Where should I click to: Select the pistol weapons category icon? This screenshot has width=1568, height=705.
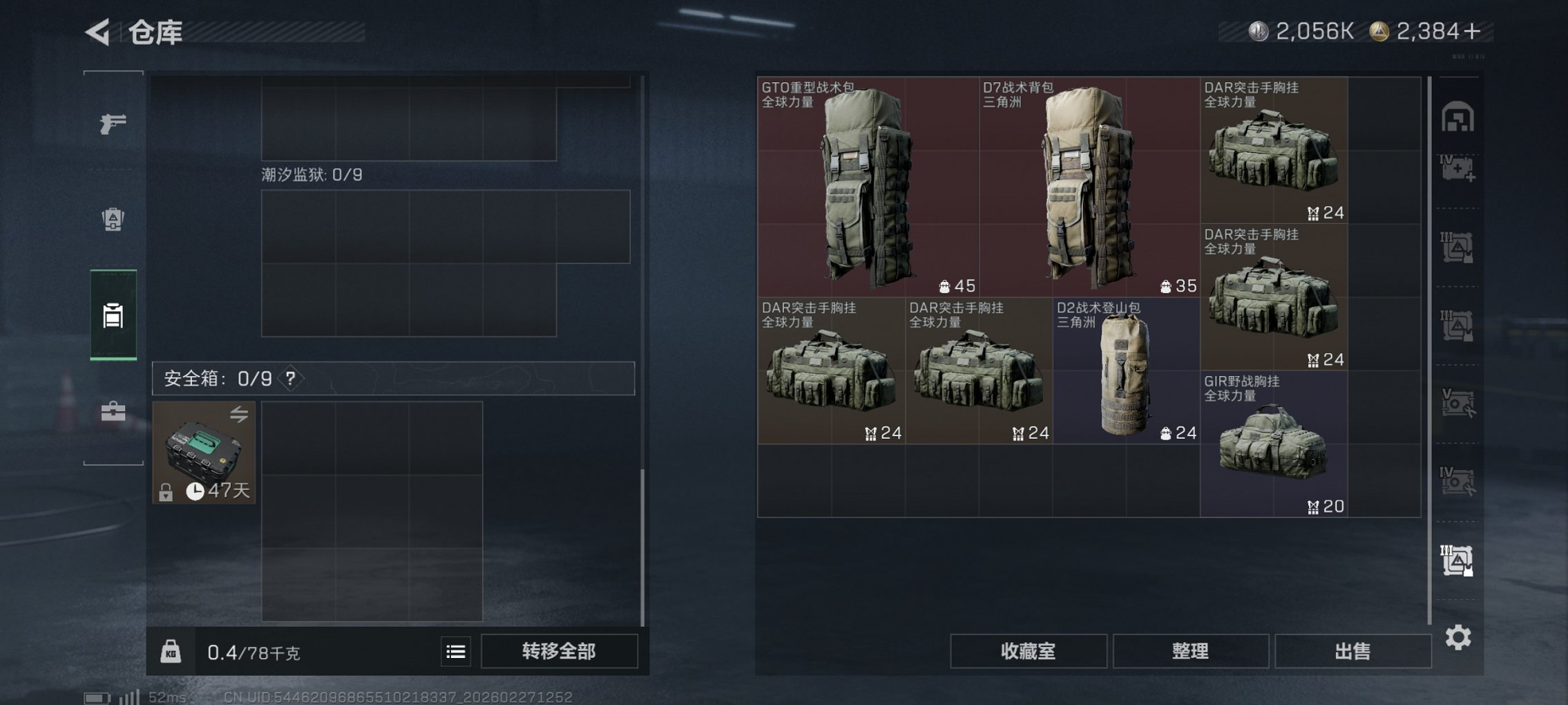114,123
